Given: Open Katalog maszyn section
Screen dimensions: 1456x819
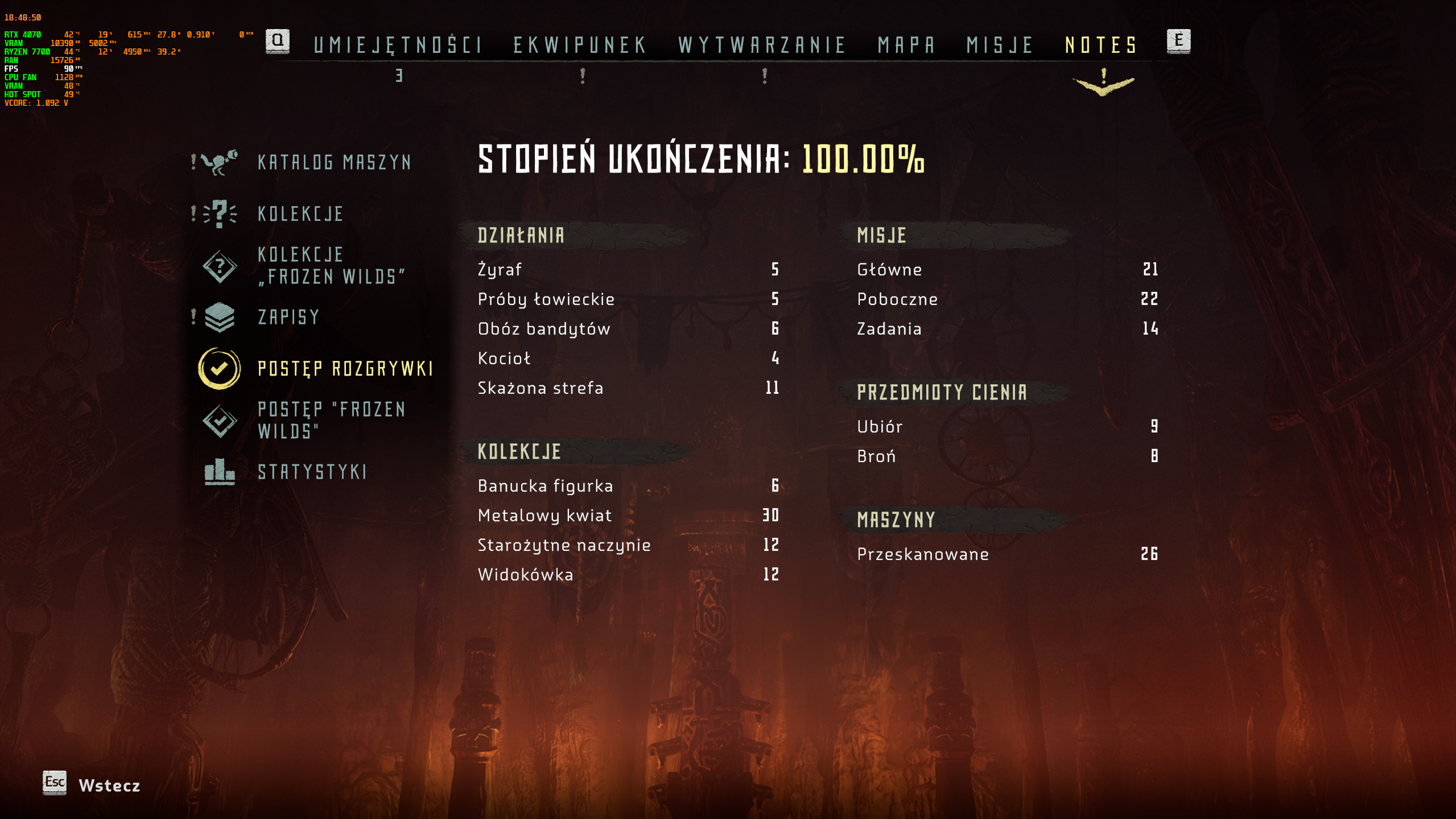Looking at the screenshot, I should coord(334,163).
